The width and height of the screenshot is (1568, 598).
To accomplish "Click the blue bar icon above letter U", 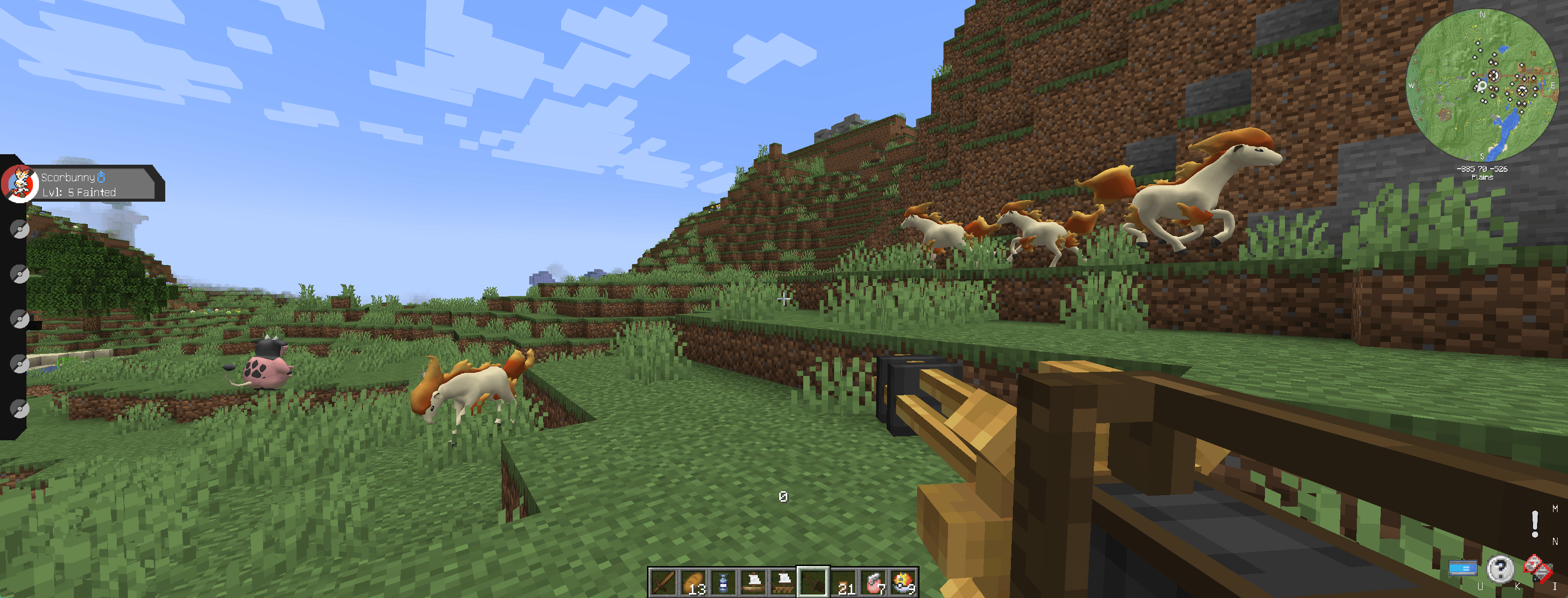I will pos(1463,569).
